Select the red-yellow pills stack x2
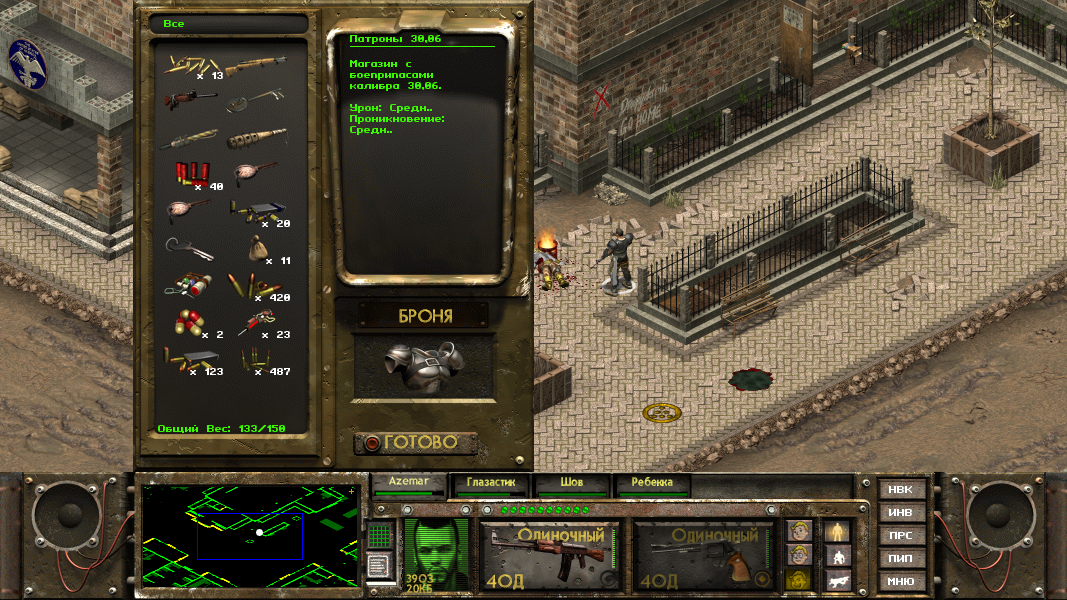This screenshot has width=1067, height=600. tap(190, 324)
